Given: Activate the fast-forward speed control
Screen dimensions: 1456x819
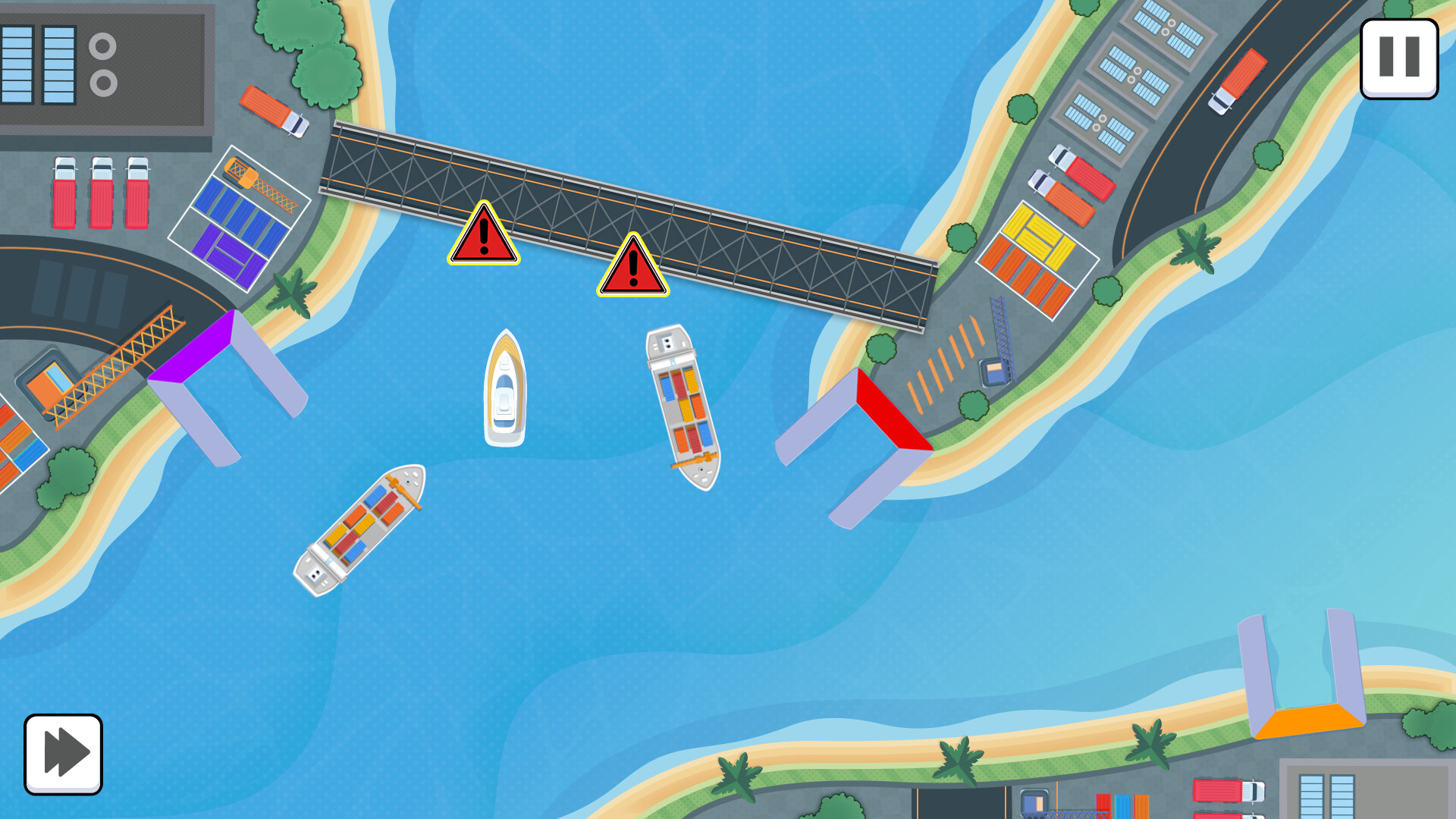Looking at the screenshot, I should [64, 752].
